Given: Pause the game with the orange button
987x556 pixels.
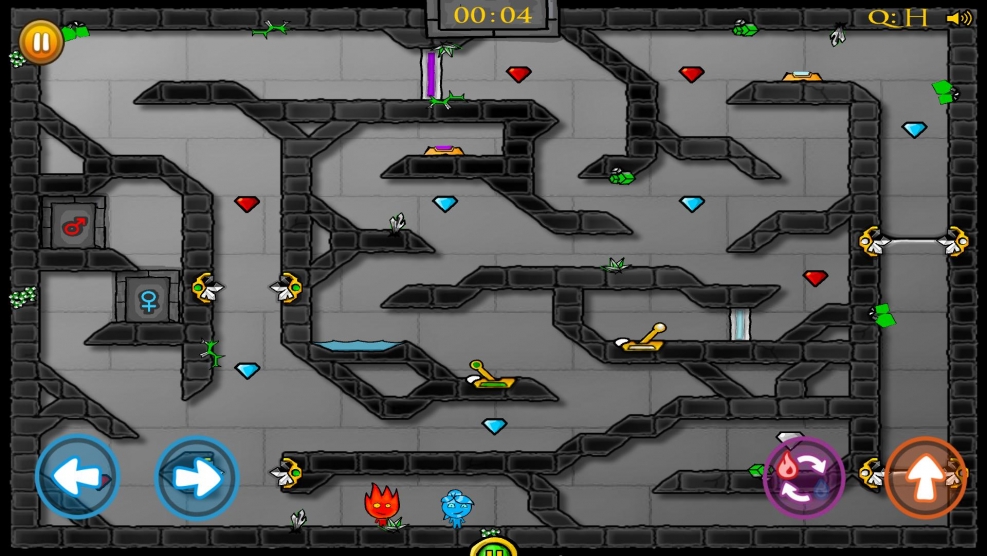Looking at the screenshot, I should (x=41, y=42).
